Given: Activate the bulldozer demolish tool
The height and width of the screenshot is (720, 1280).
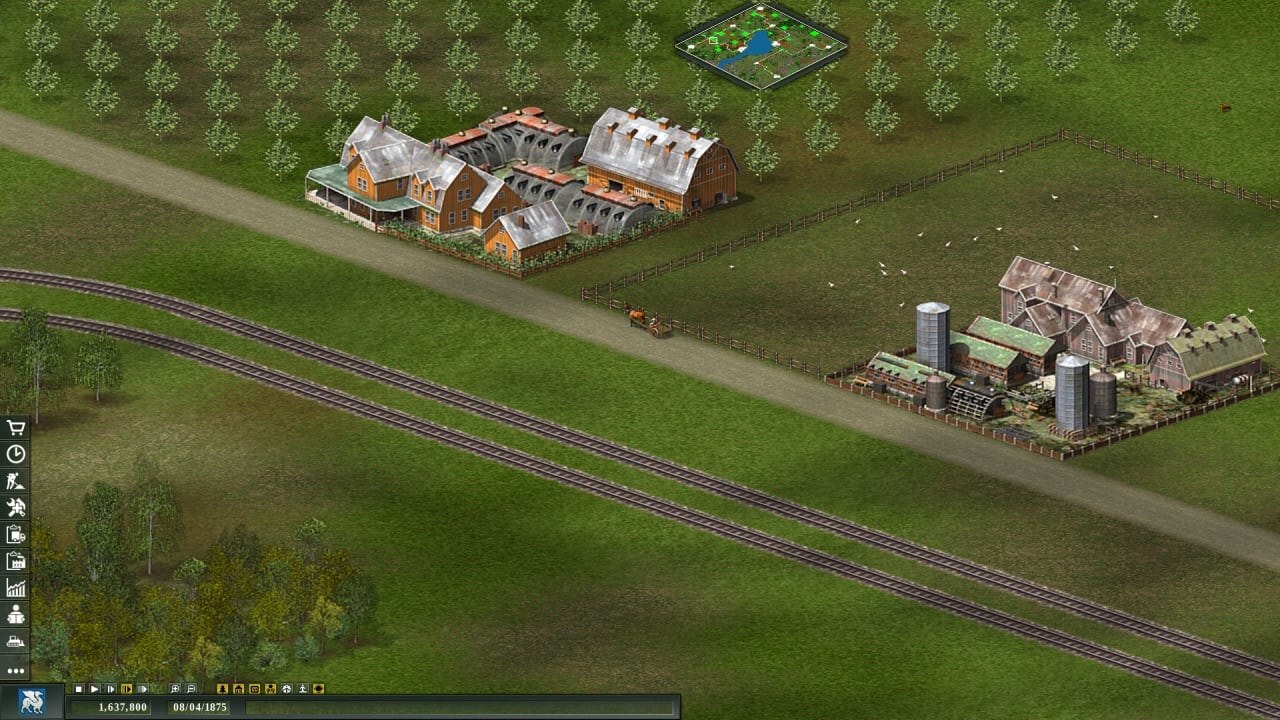Looking at the screenshot, I should pos(15,641).
